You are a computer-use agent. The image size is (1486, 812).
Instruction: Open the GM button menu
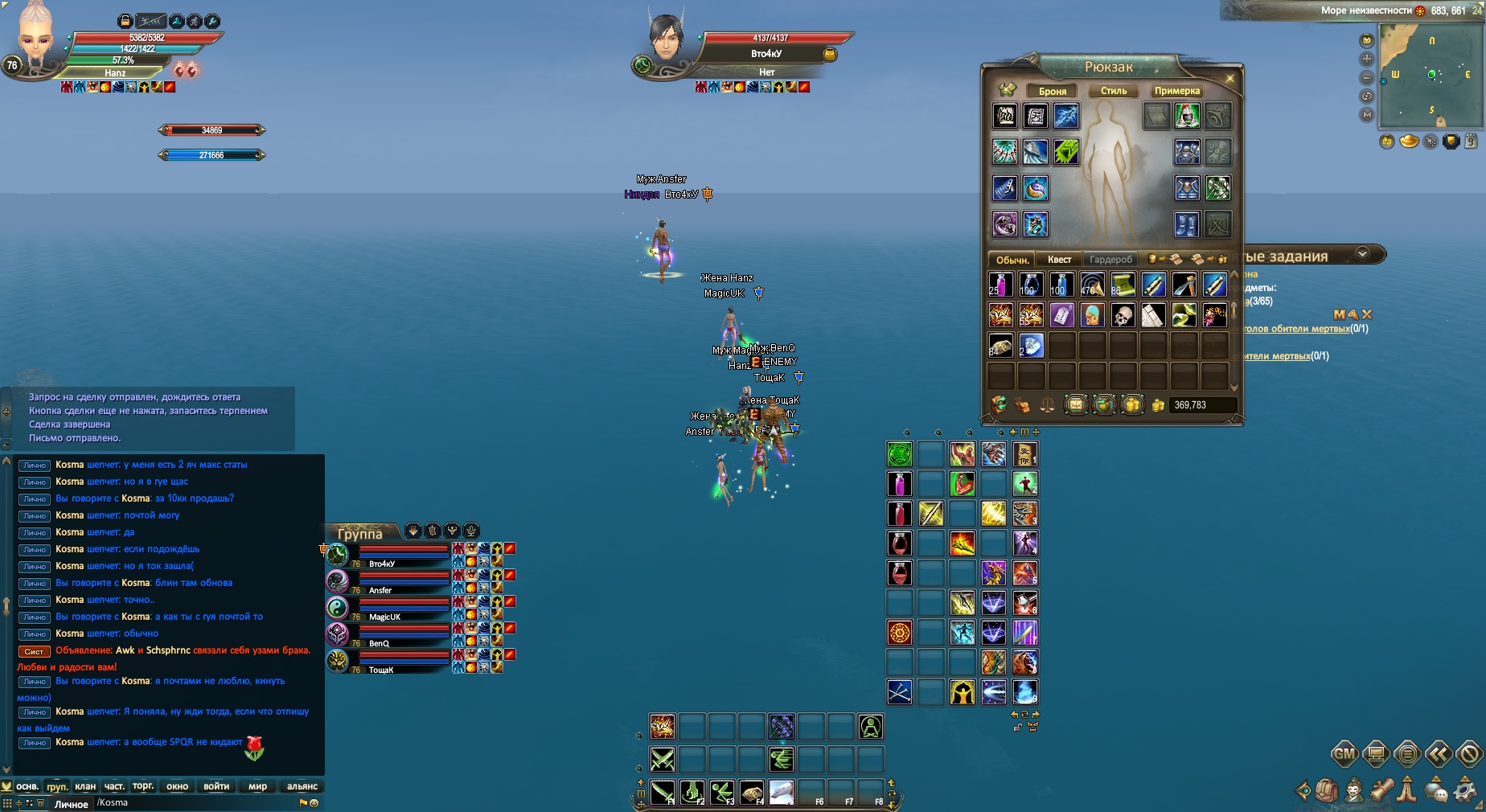coord(1344,754)
